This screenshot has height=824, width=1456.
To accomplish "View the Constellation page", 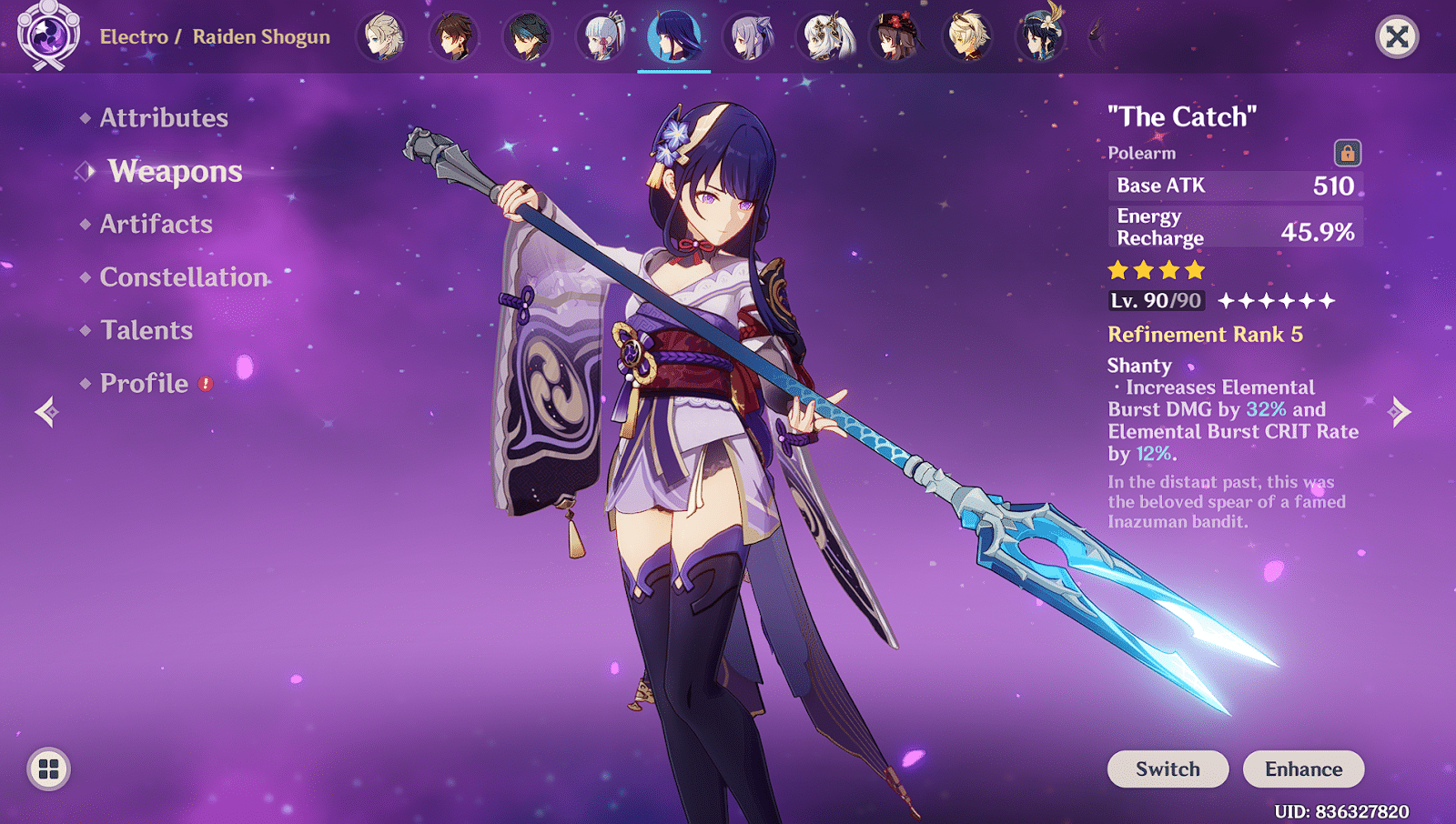I will pyautogui.click(x=184, y=276).
